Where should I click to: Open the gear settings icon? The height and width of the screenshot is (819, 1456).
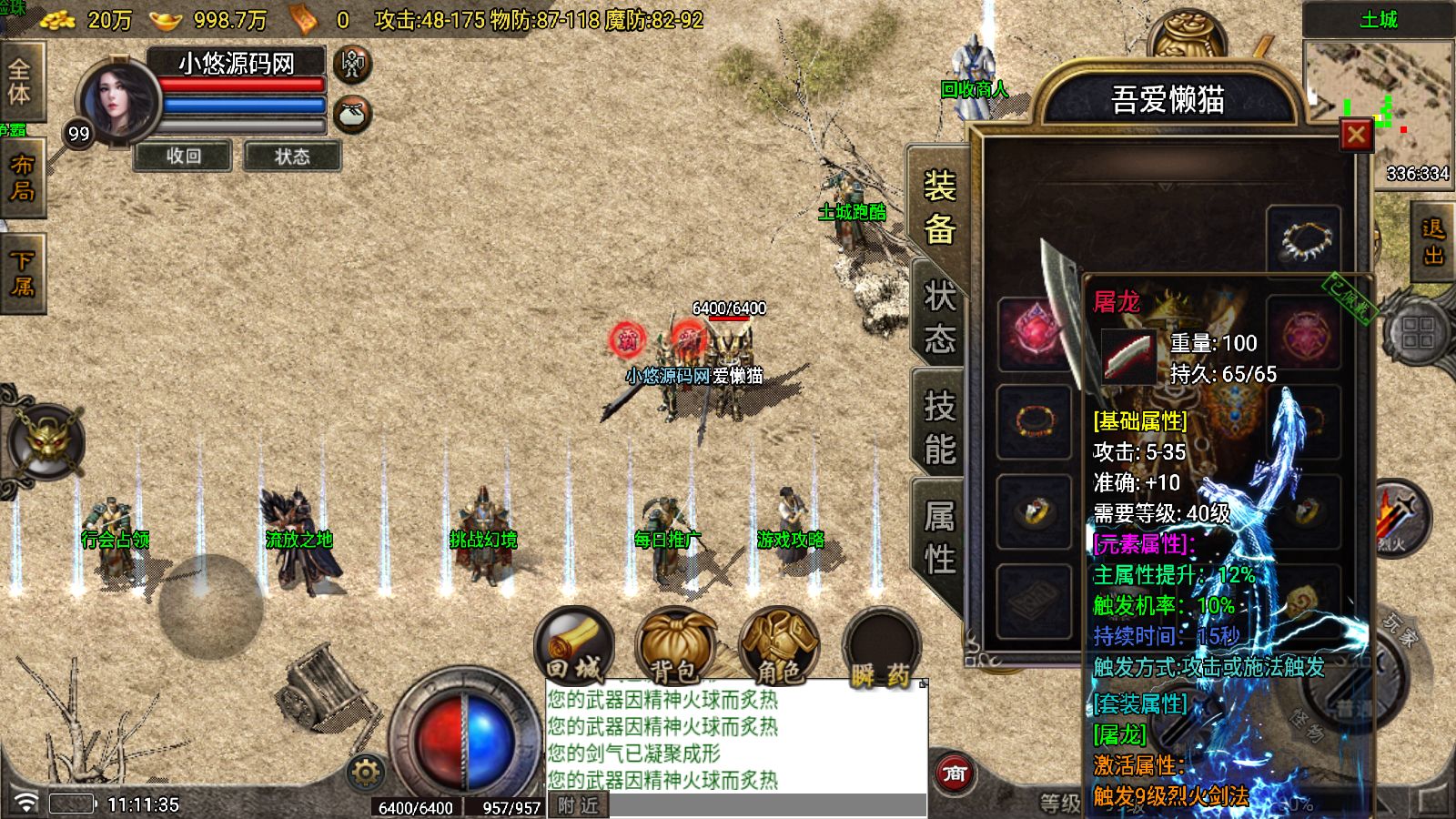click(x=366, y=773)
